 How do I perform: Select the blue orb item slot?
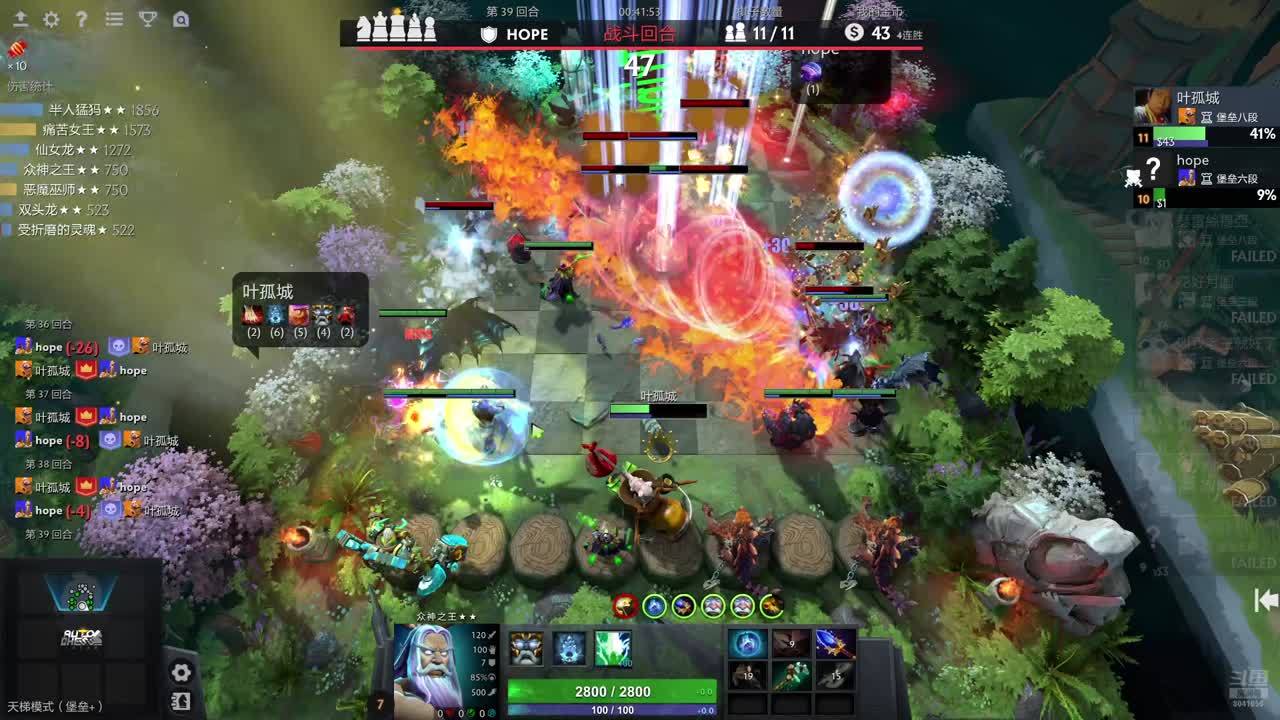click(x=748, y=644)
